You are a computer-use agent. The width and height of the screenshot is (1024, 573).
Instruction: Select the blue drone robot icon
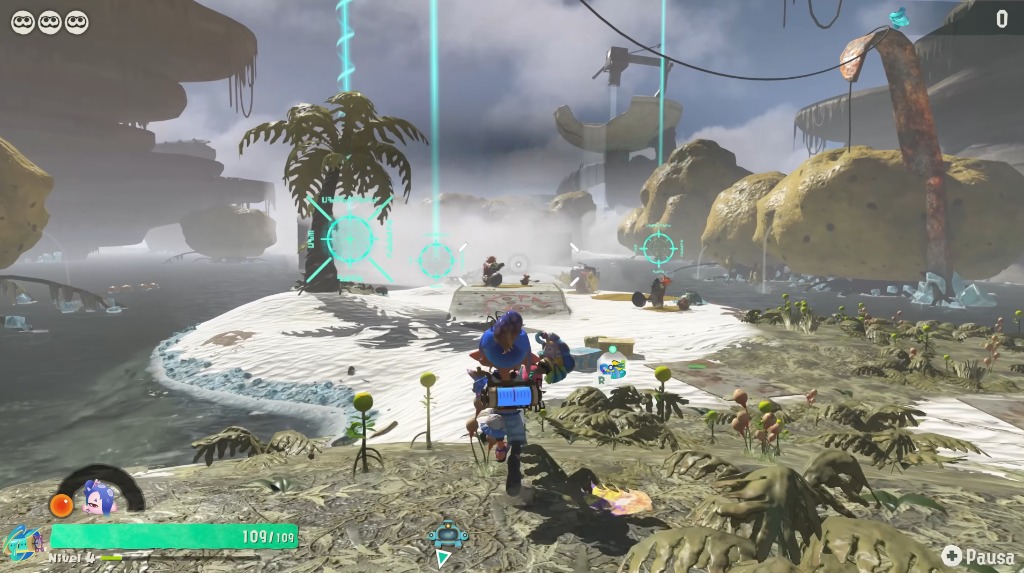pos(449,536)
